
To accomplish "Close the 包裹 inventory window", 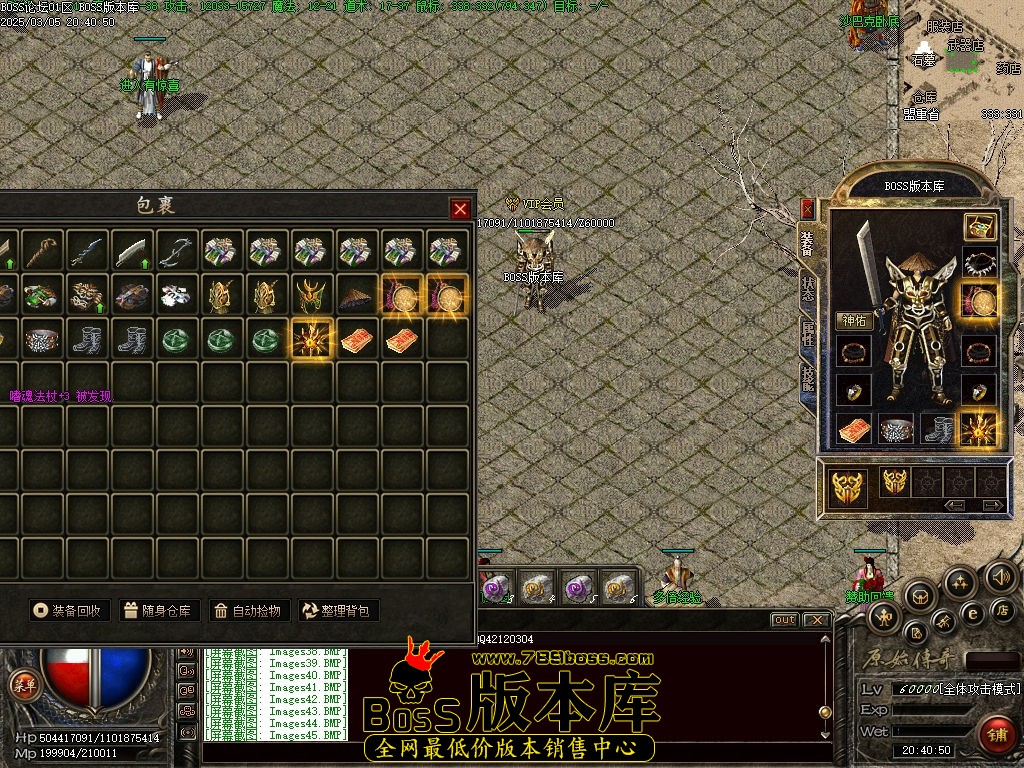I will 460,209.
